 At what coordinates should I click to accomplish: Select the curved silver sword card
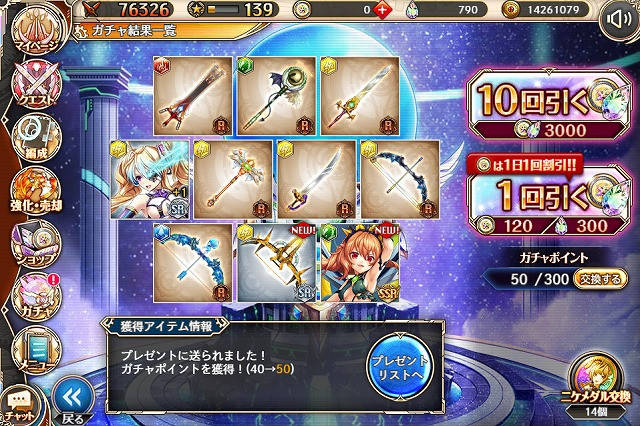coord(316,179)
